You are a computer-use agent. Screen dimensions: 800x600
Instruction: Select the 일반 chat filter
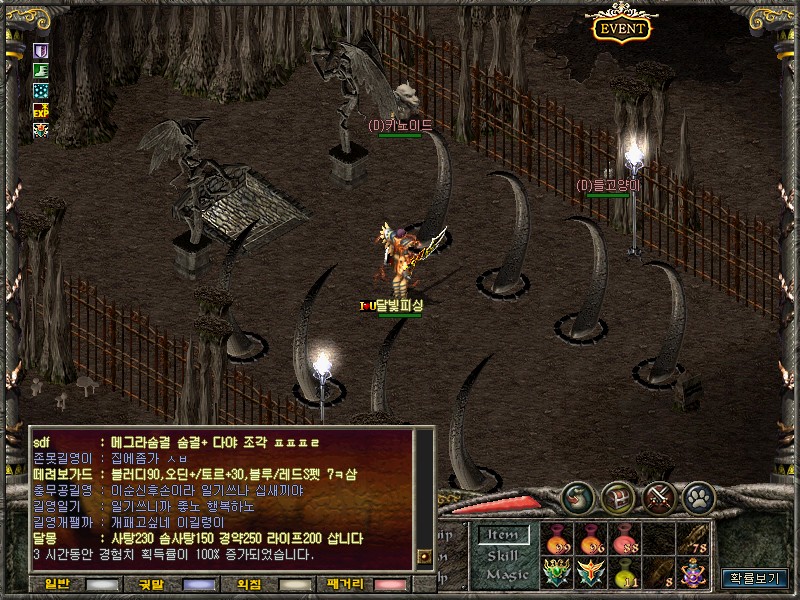(x=72, y=584)
